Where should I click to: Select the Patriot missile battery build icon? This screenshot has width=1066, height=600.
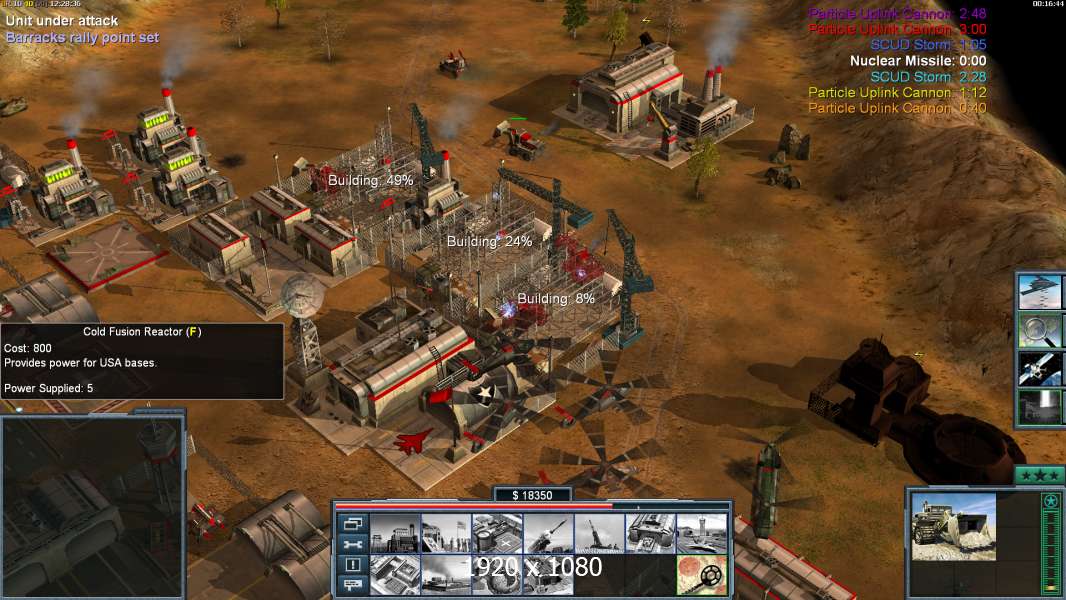(x=547, y=534)
